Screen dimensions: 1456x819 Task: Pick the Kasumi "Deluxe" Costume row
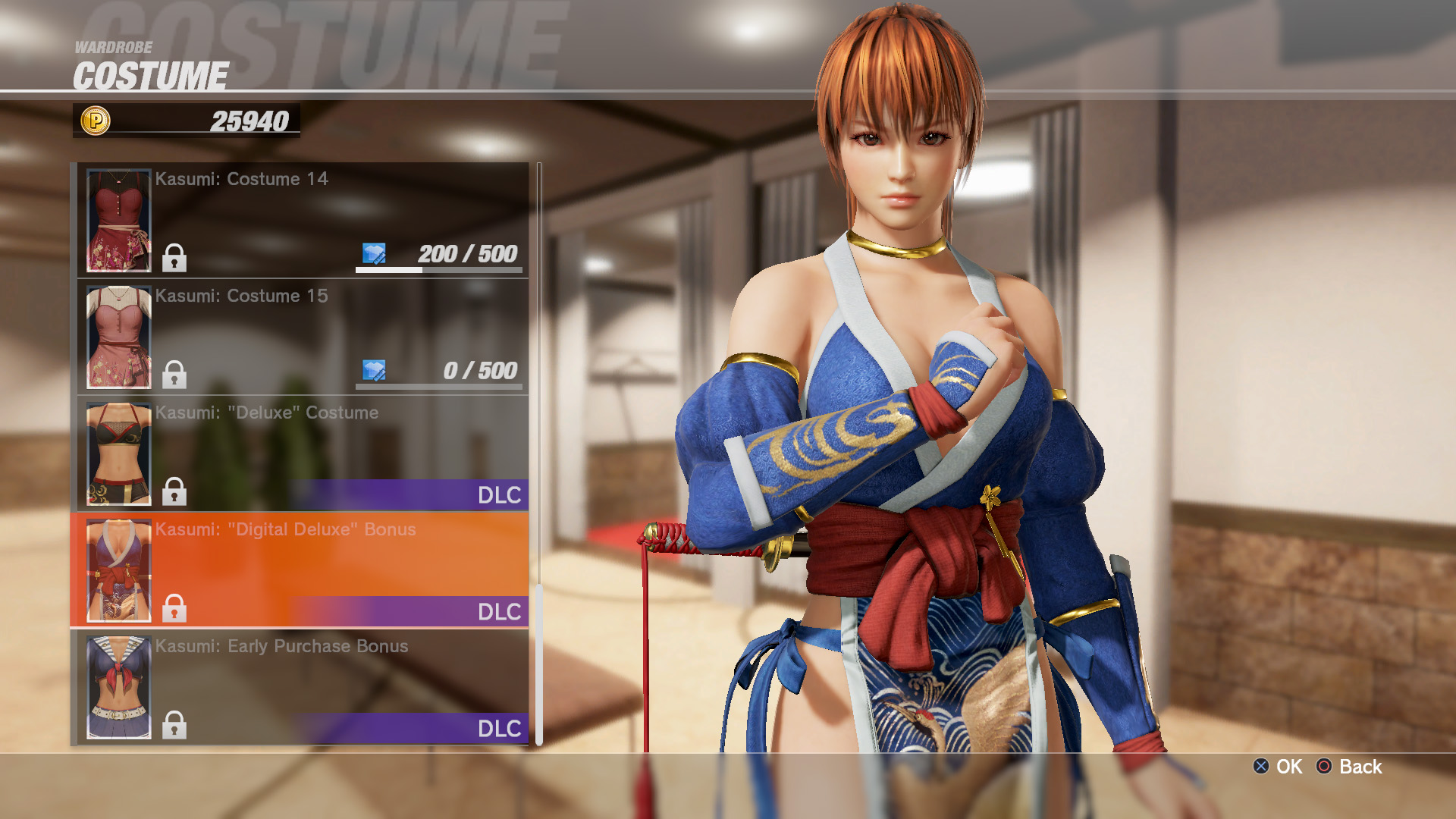pos(302,453)
